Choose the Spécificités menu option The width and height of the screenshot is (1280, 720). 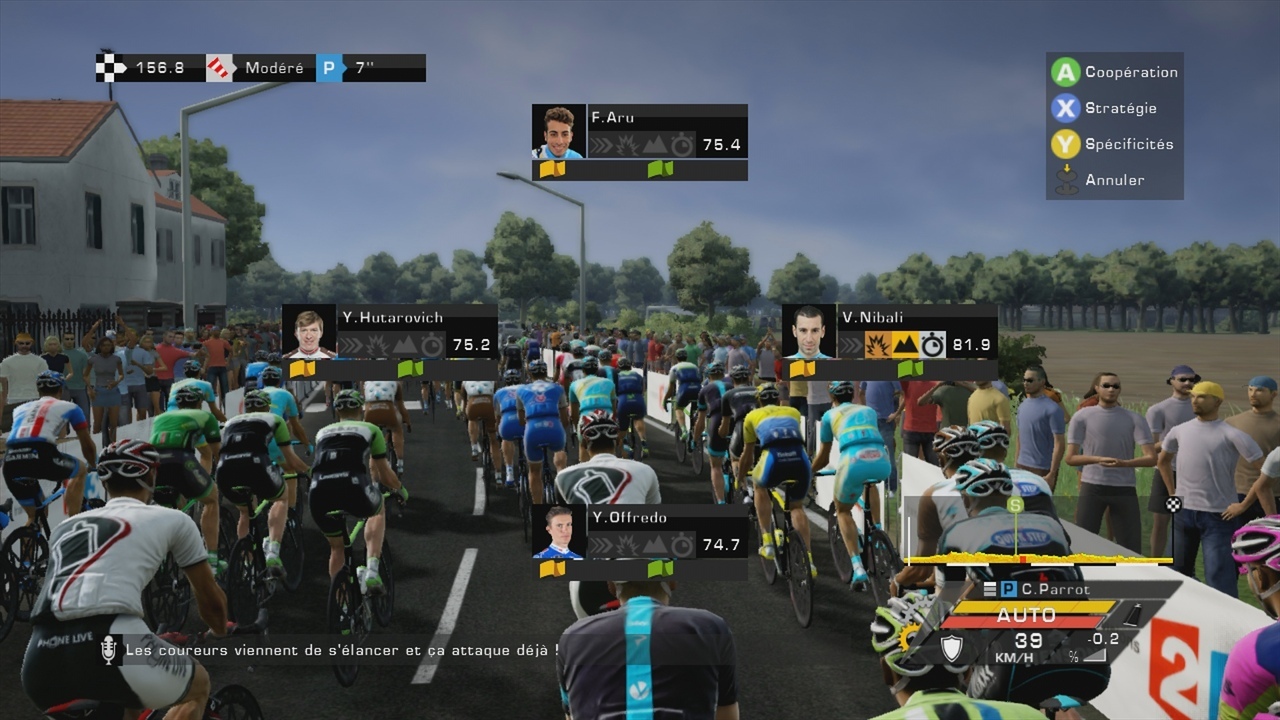pyautogui.click(x=1112, y=144)
